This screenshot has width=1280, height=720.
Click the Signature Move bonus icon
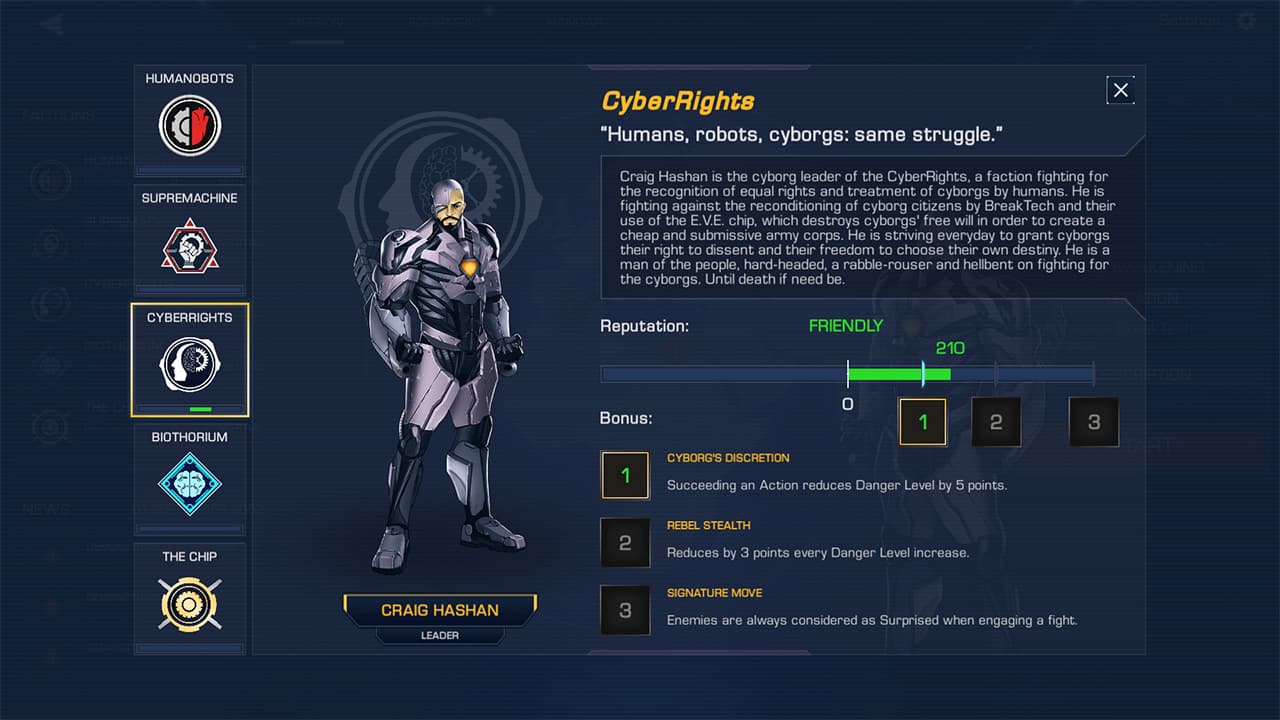point(625,610)
